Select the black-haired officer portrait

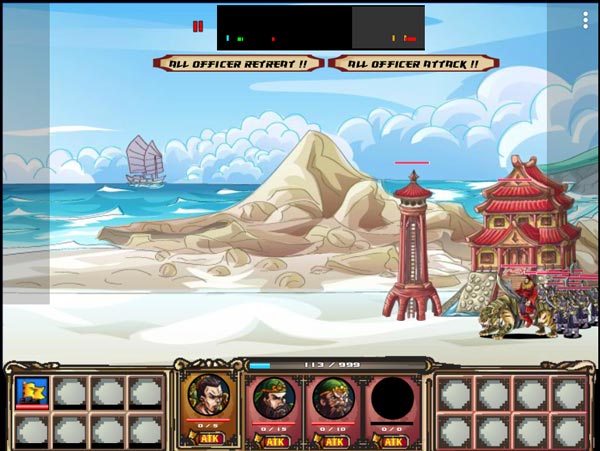[x=209, y=396]
